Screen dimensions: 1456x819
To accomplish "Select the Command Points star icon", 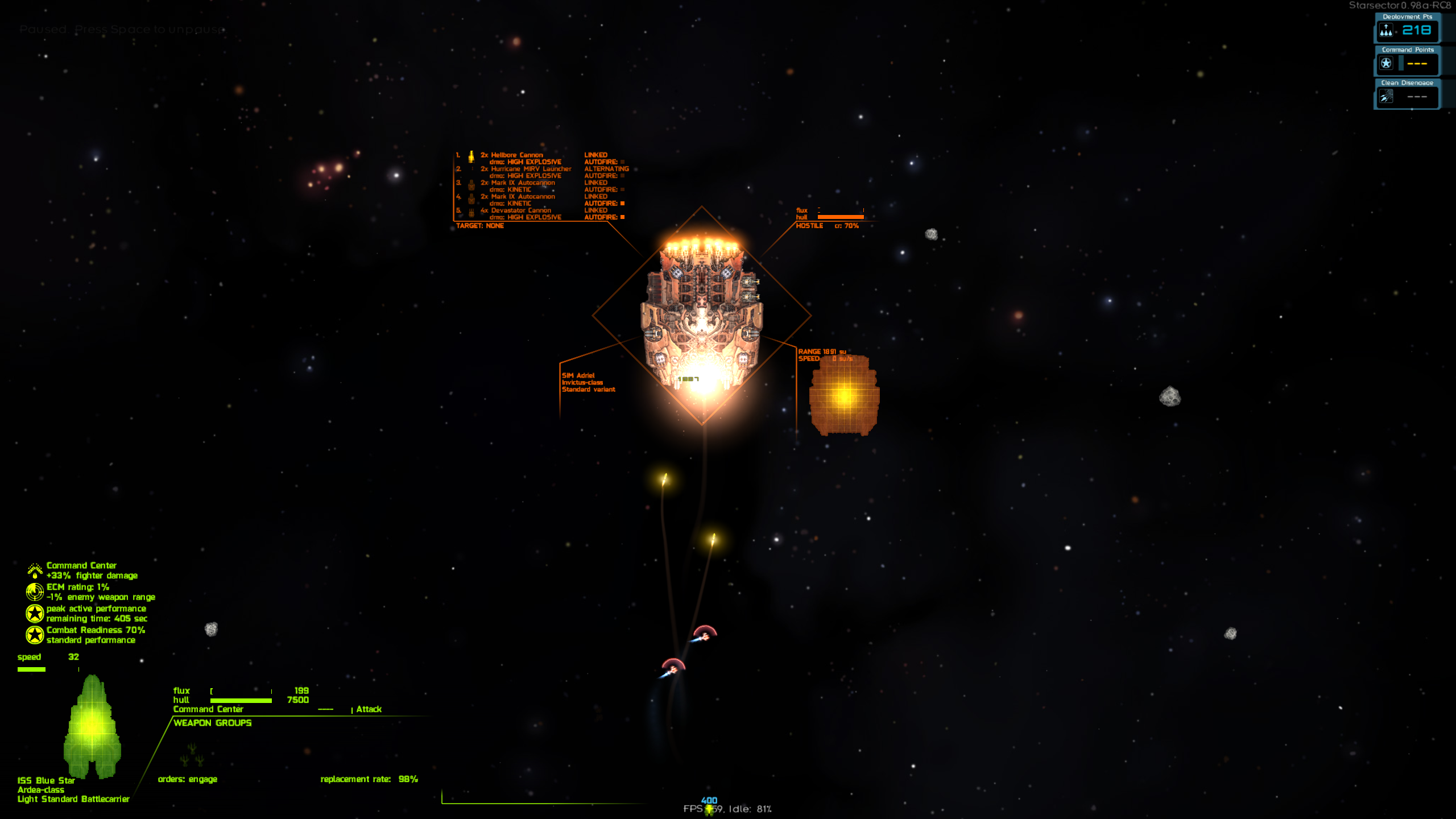I will pyautogui.click(x=1386, y=63).
